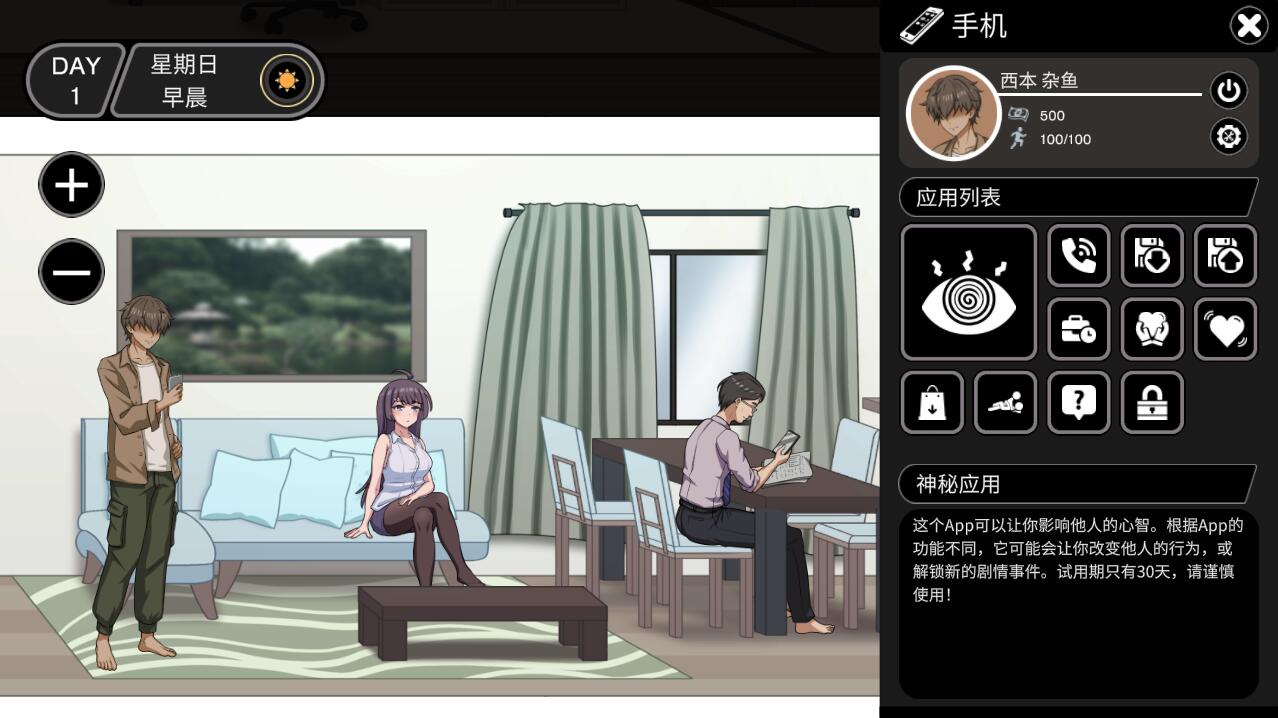Viewport: 1278px width, 718px height.
Task: Open settings via the gear icon
Action: [x=1228, y=135]
